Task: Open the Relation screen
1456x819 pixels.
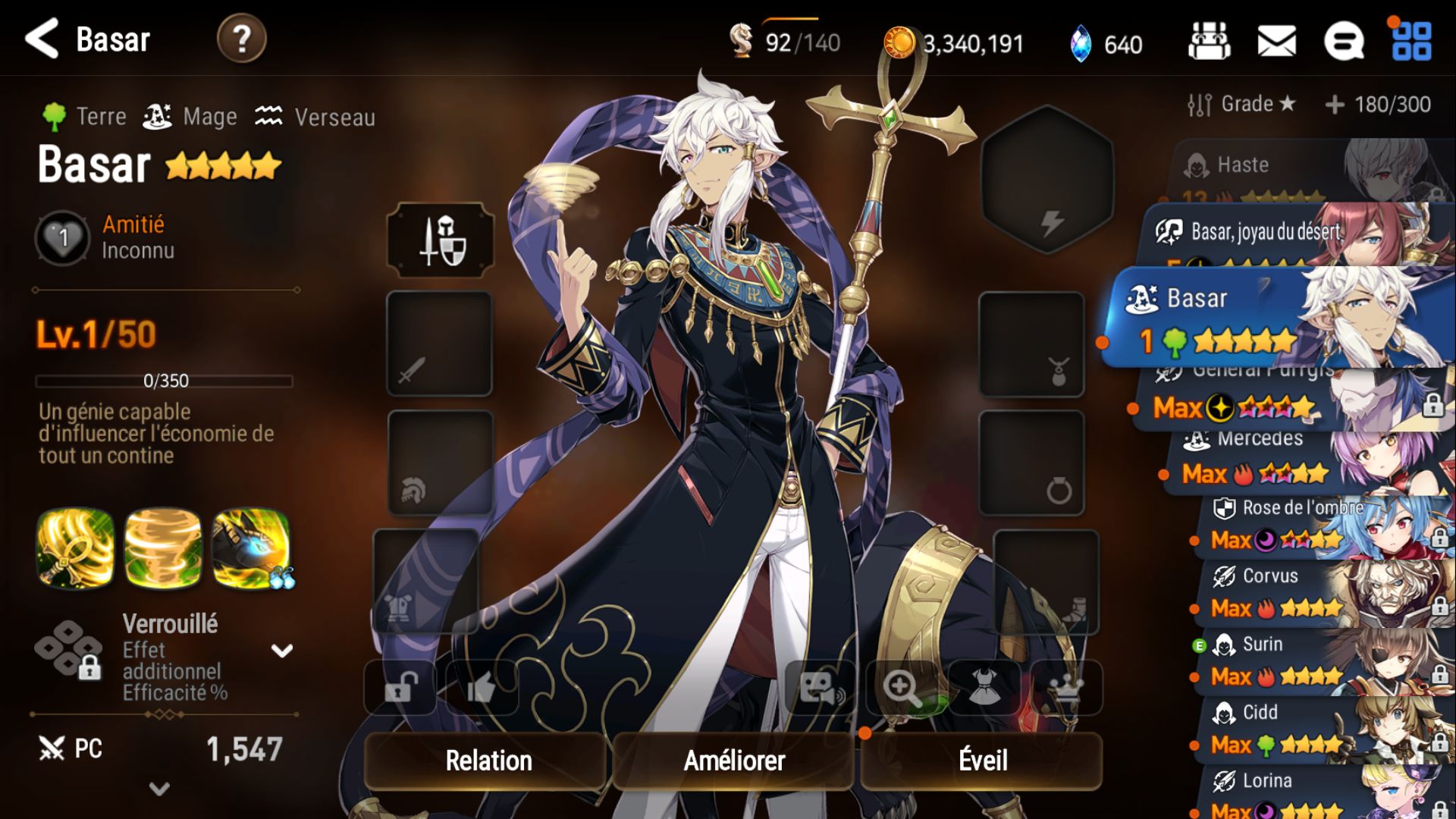Action: (x=488, y=760)
